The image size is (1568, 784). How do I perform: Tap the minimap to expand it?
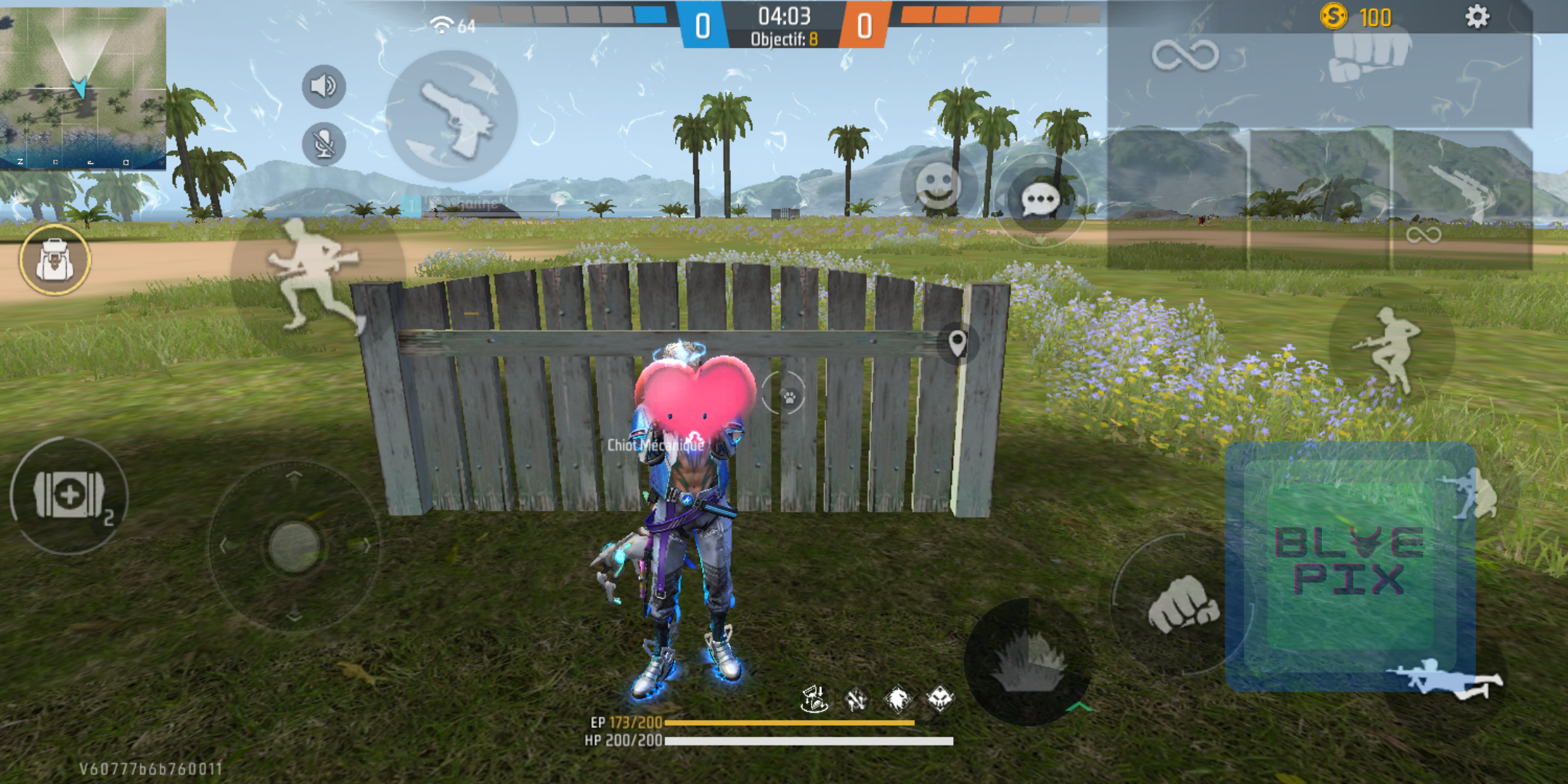83,88
